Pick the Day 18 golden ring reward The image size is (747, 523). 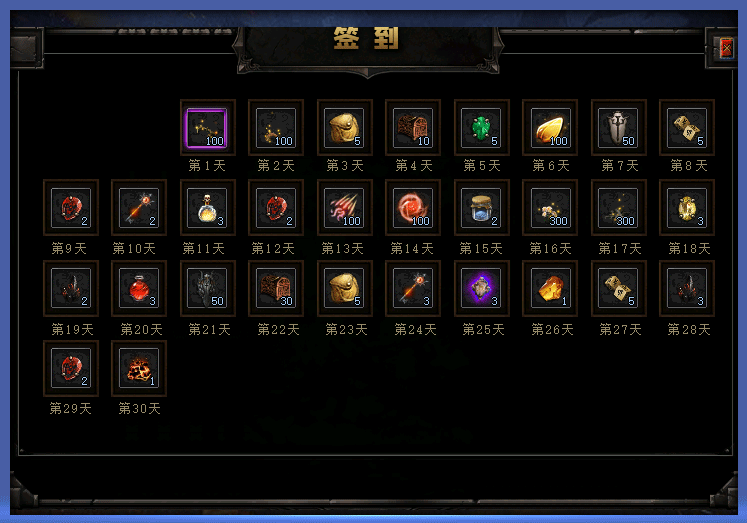click(x=687, y=208)
